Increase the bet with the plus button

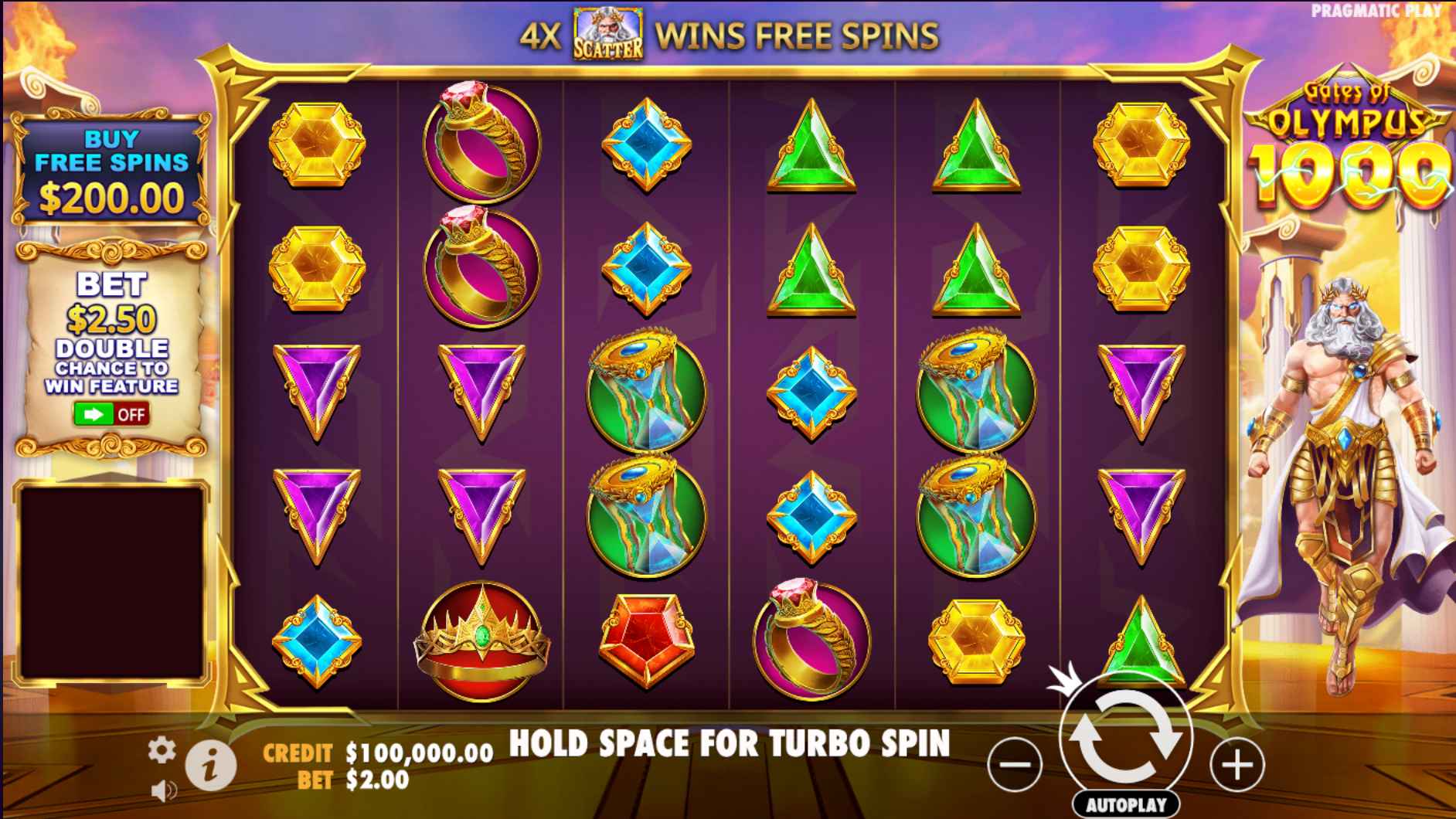pos(1237,765)
